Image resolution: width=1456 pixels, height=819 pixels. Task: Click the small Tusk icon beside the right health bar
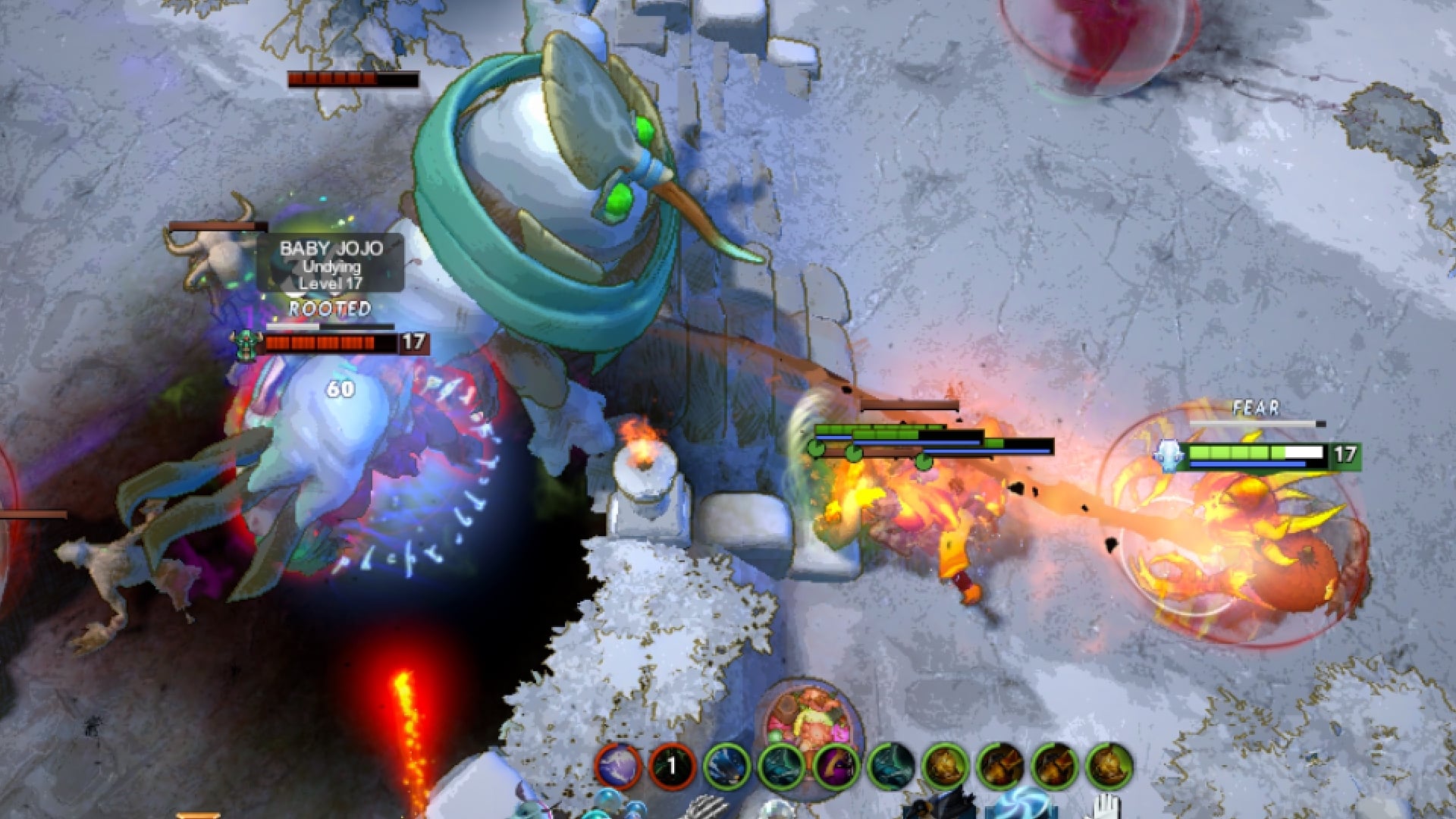coord(1169,453)
